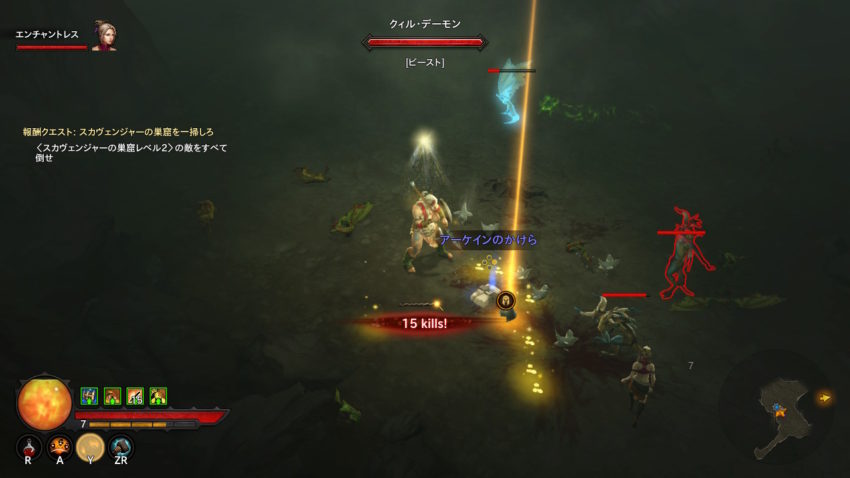Pick up the Arcane Dust item label
850x478 pixels.
[488, 240]
